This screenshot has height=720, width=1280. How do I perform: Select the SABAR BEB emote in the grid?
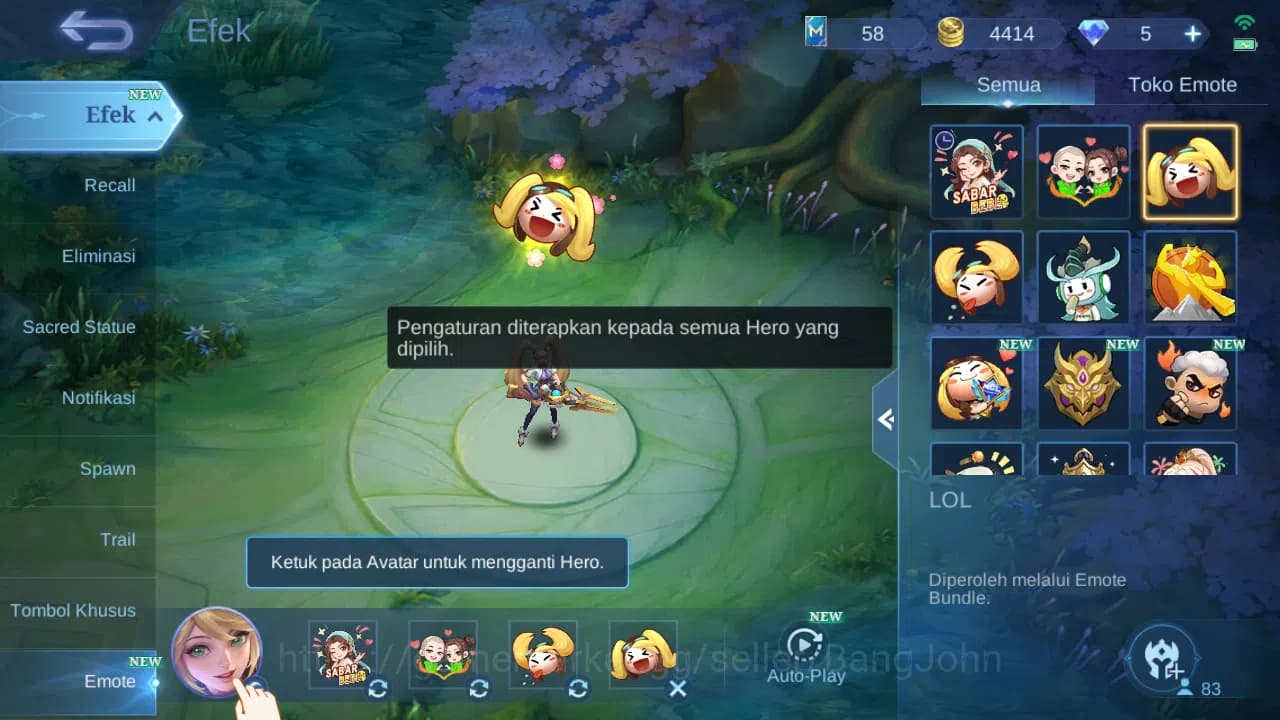977,172
